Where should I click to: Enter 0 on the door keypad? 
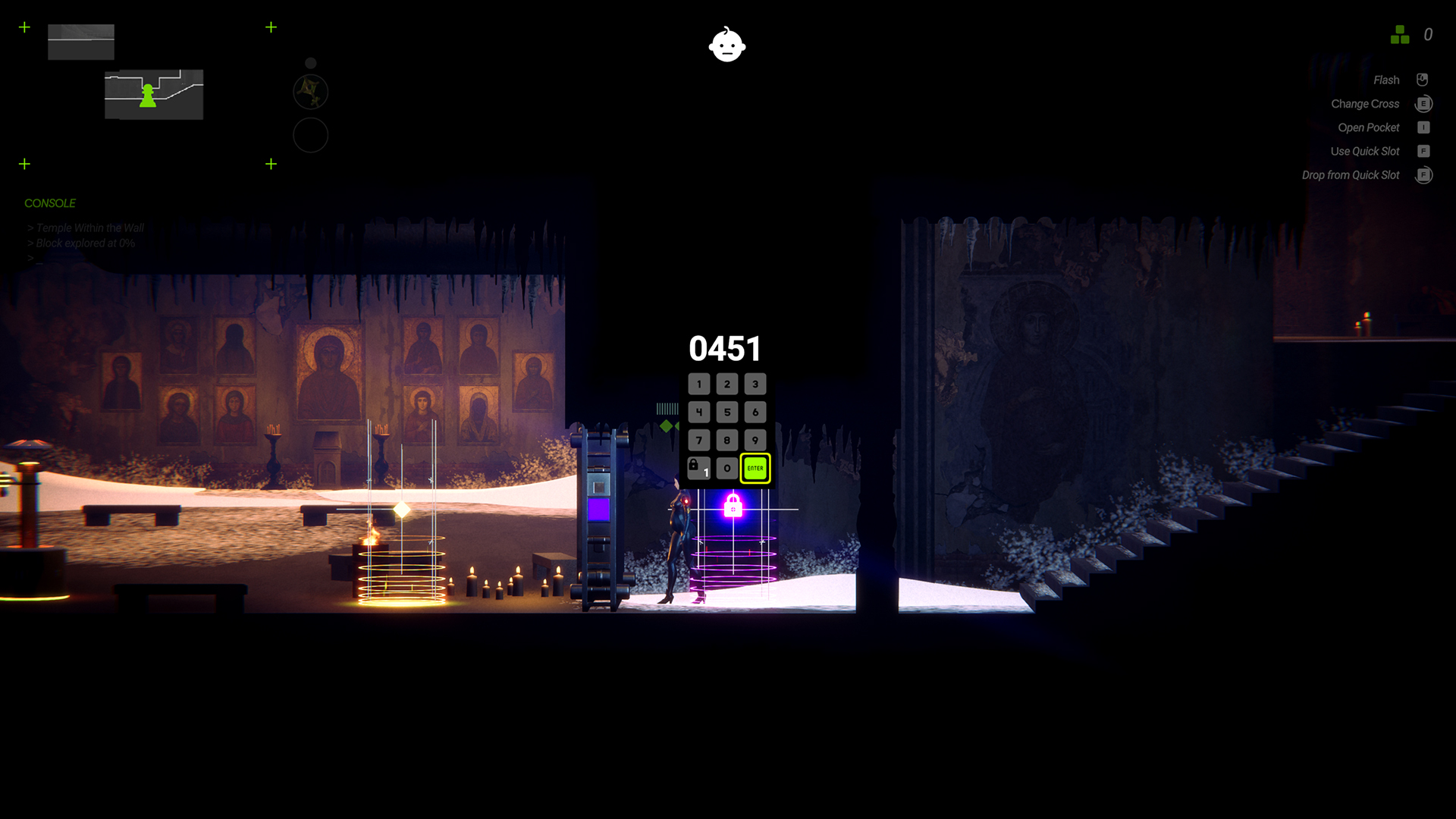[727, 469]
